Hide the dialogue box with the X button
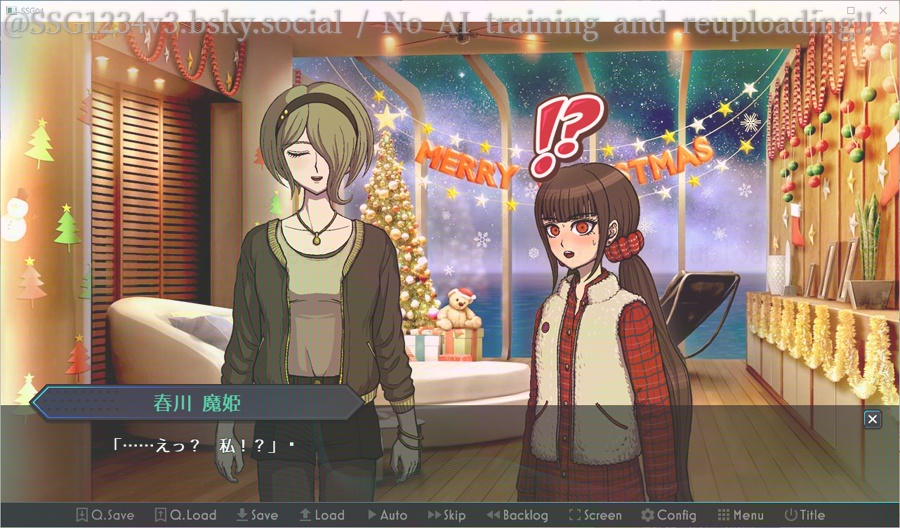The height and width of the screenshot is (528, 900). click(x=872, y=420)
